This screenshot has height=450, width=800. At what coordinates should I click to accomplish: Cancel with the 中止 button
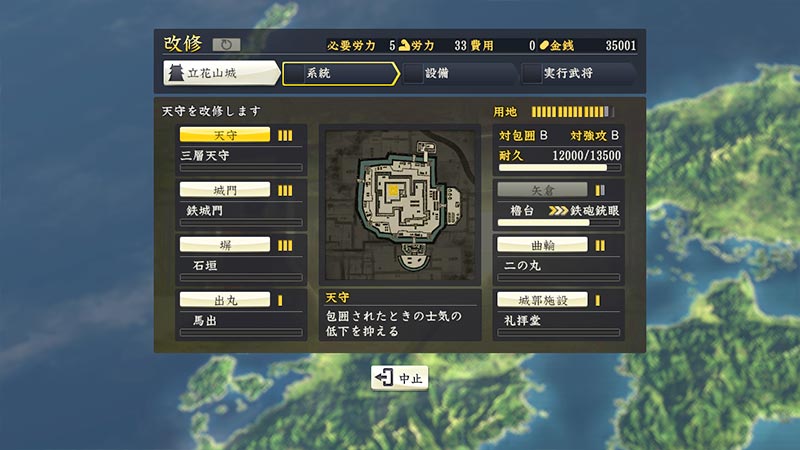400,378
